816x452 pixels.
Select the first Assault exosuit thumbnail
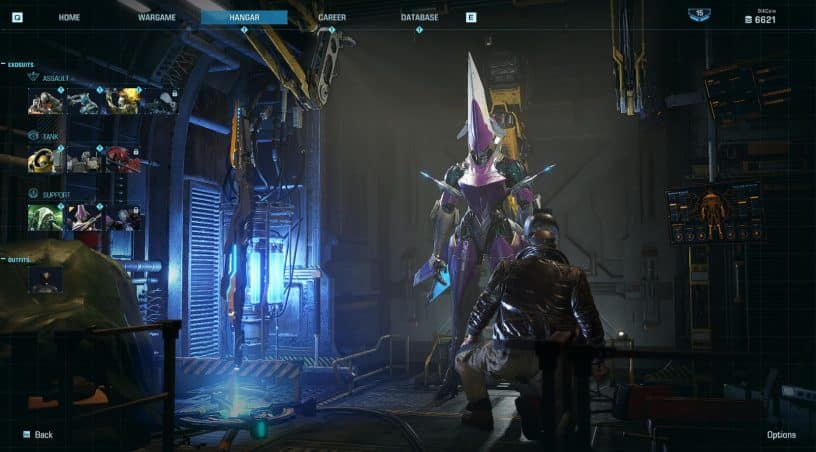45,101
